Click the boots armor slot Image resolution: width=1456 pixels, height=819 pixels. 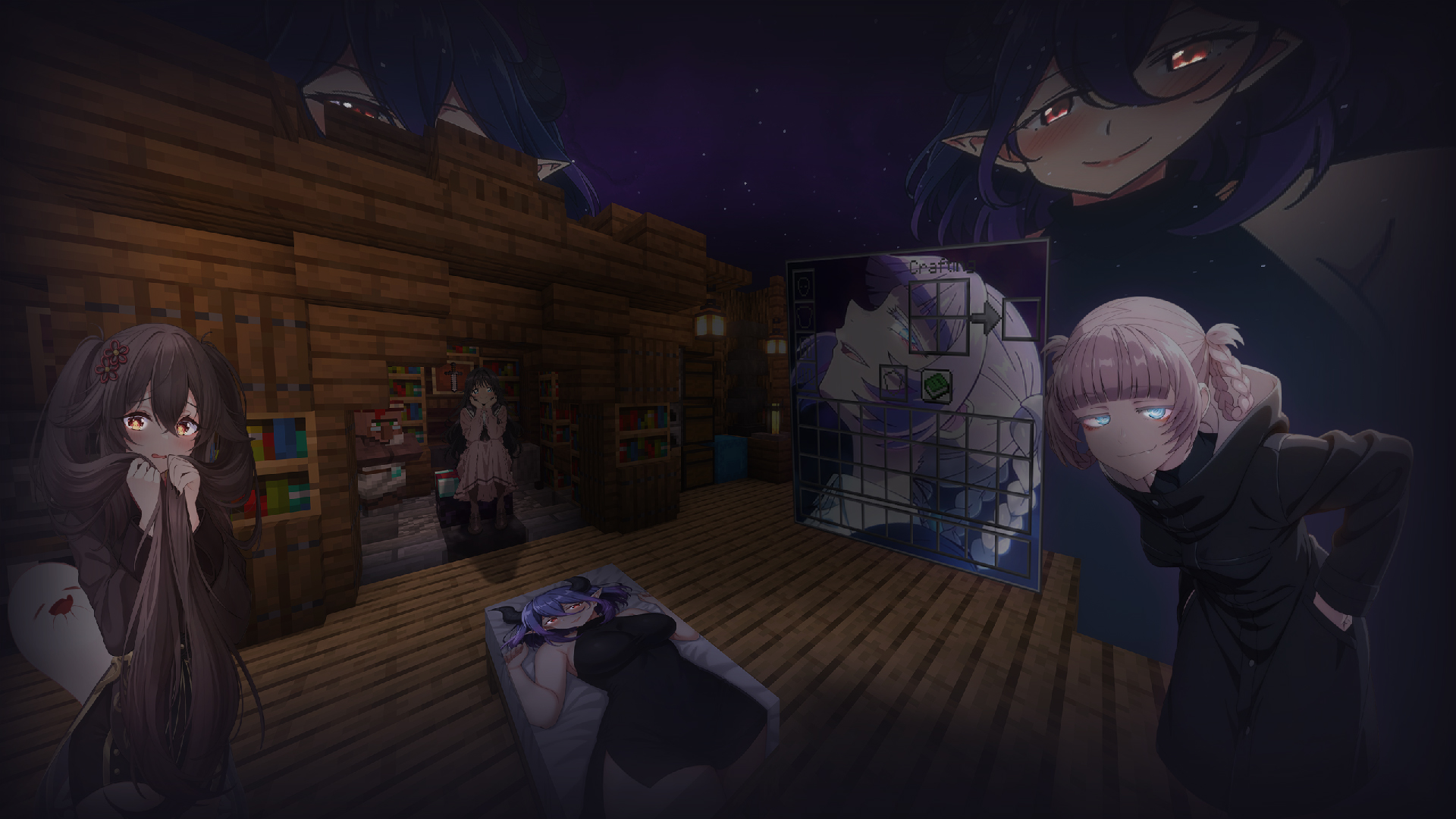[806, 373]
